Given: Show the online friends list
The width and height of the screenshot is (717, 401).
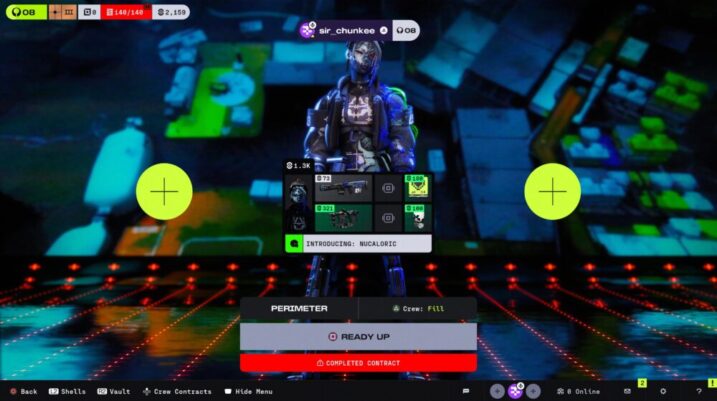Looking at the screenshot, I should [x=578, y=391].
